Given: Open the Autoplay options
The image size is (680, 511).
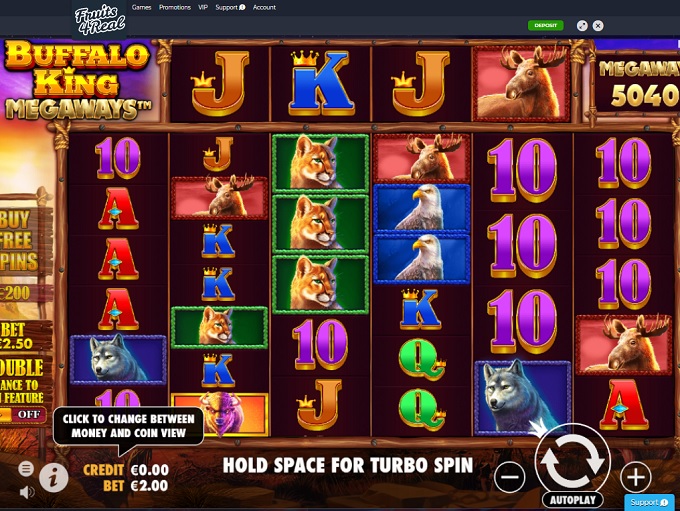Looking at the screenshot, I should pyautogui.click(x=572, y=497).
